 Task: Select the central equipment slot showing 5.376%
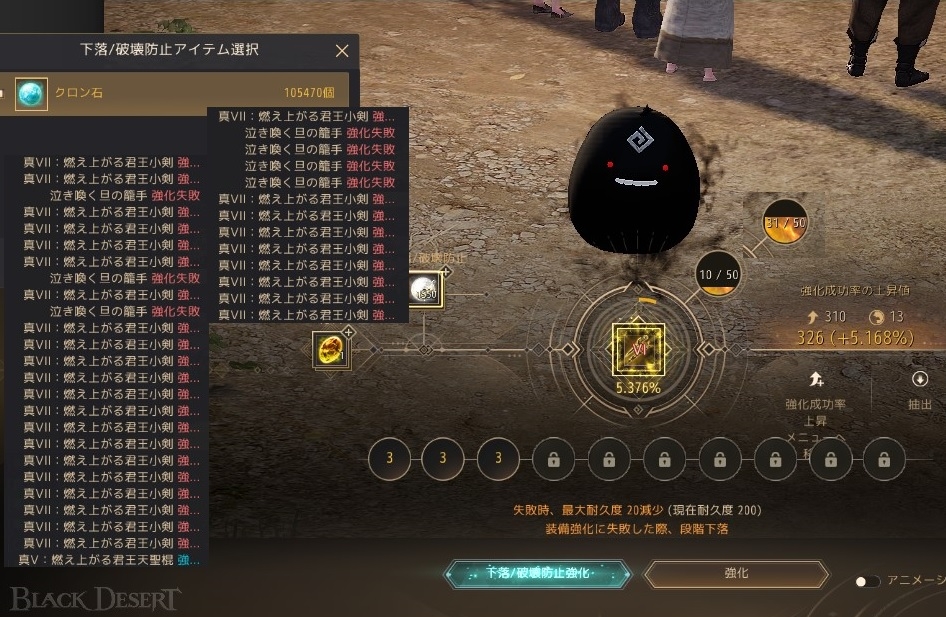click(638, 349)
